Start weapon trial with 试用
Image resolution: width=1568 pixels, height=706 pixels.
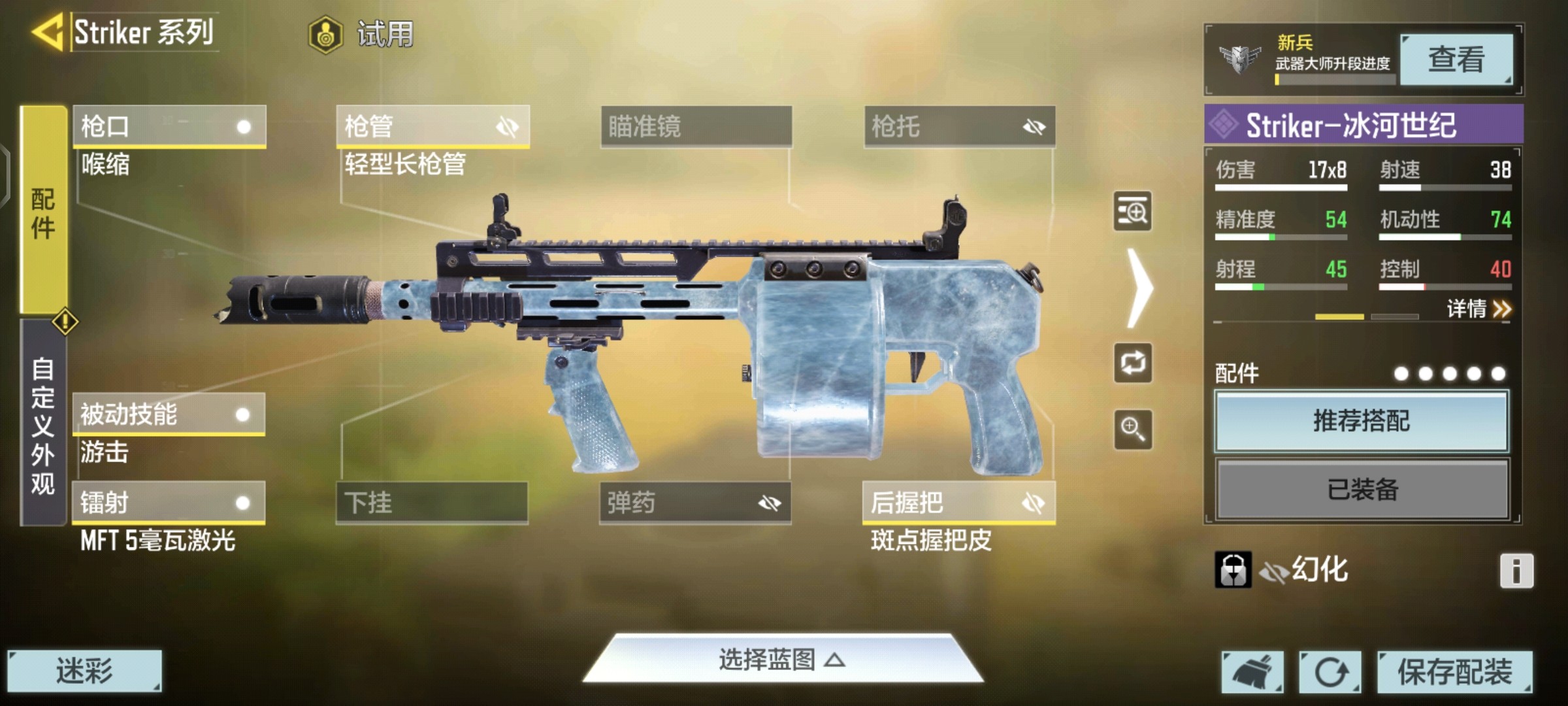tap(362, 34)
